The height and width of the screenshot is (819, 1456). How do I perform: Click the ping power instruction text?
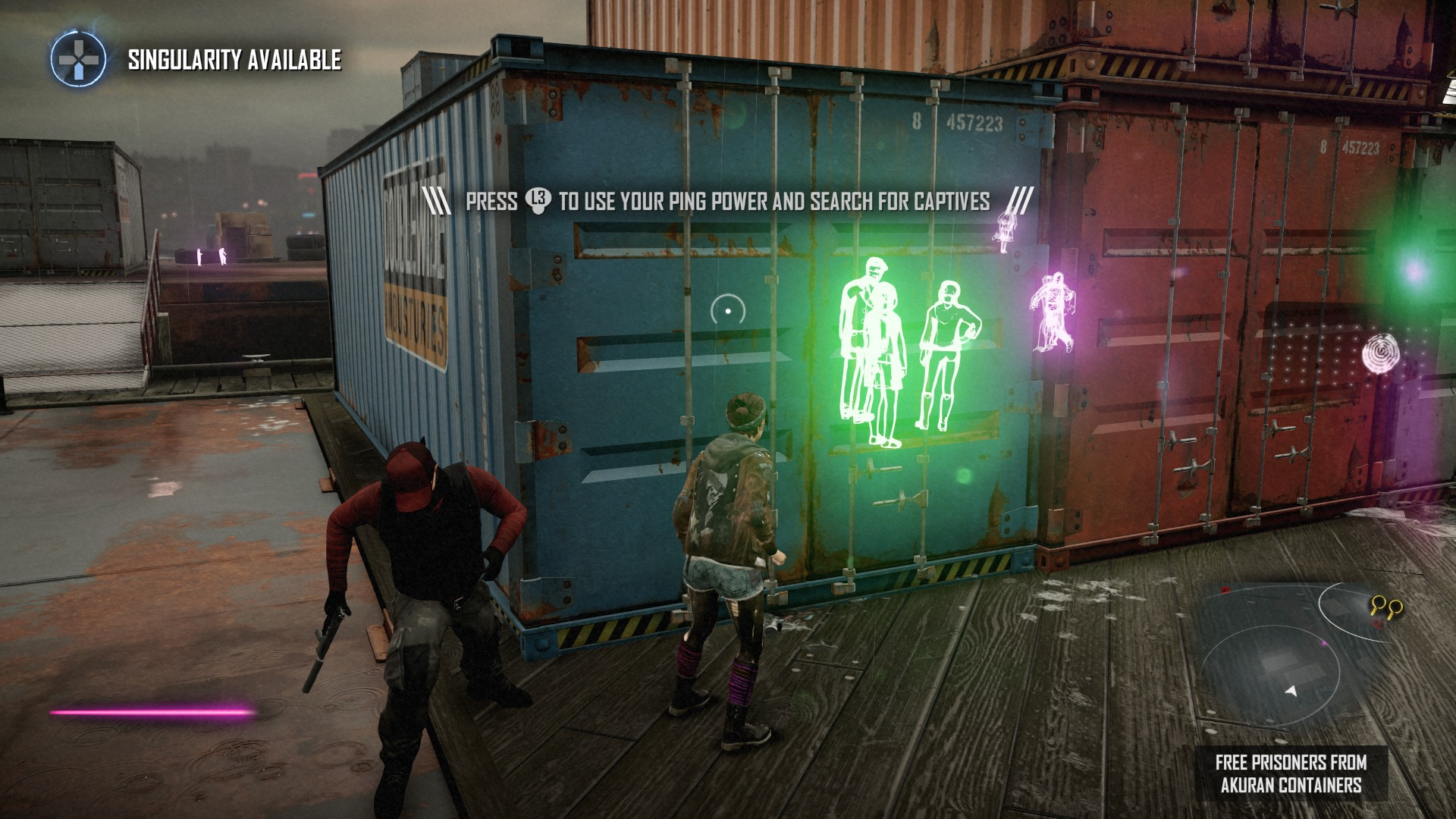coord(728,199)
